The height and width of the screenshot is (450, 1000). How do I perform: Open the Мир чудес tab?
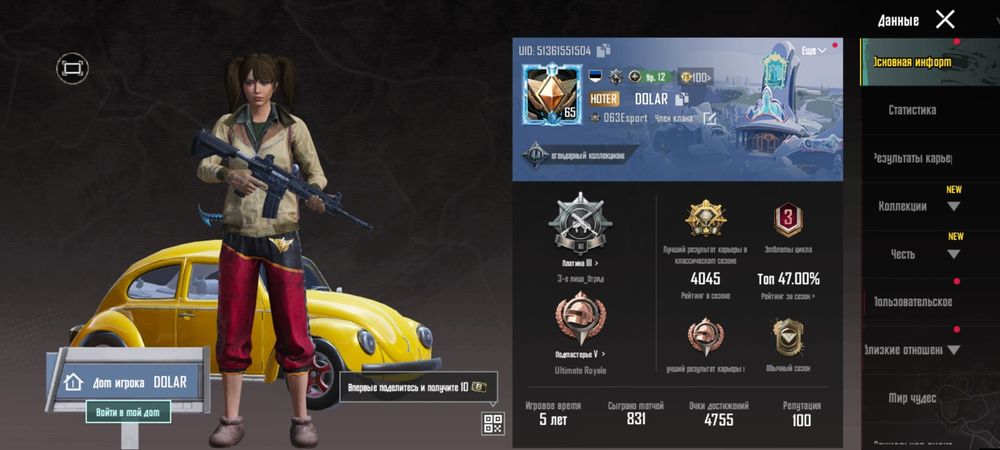pos(911,398)
